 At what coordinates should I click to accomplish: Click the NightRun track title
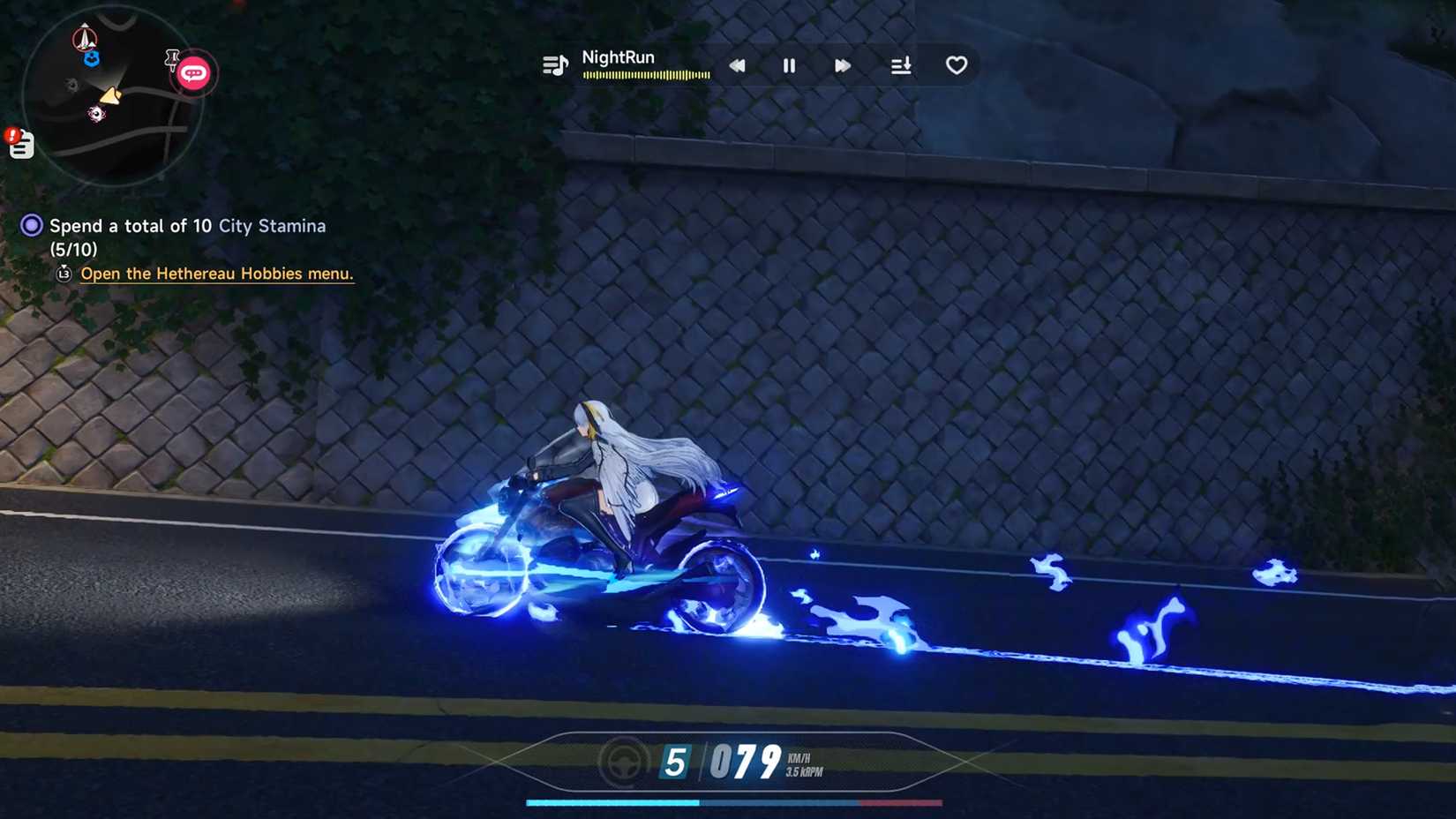[618, 56]
